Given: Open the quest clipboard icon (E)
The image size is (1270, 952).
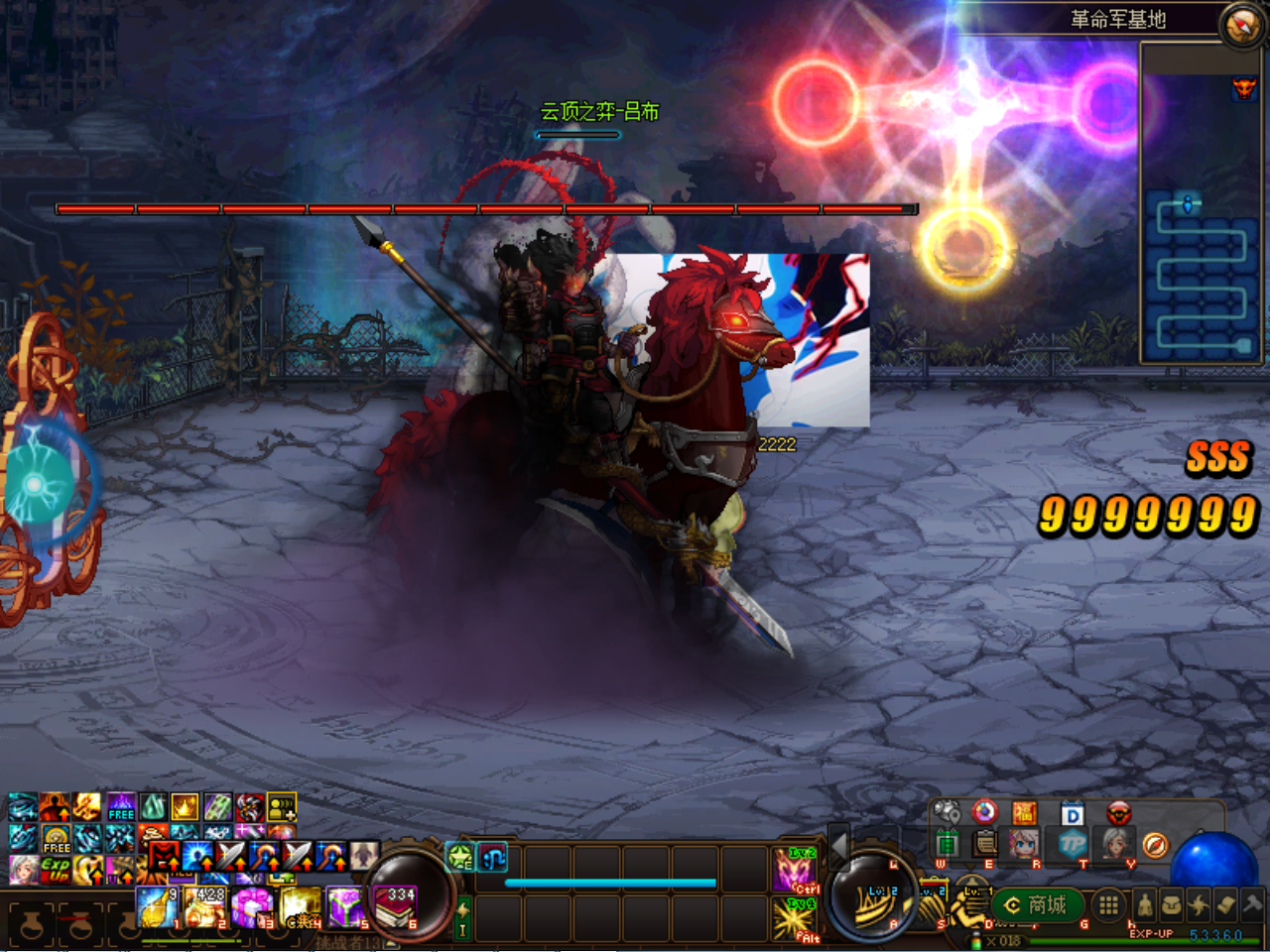Looking at the screenshot, I should [x=984, y=843].
